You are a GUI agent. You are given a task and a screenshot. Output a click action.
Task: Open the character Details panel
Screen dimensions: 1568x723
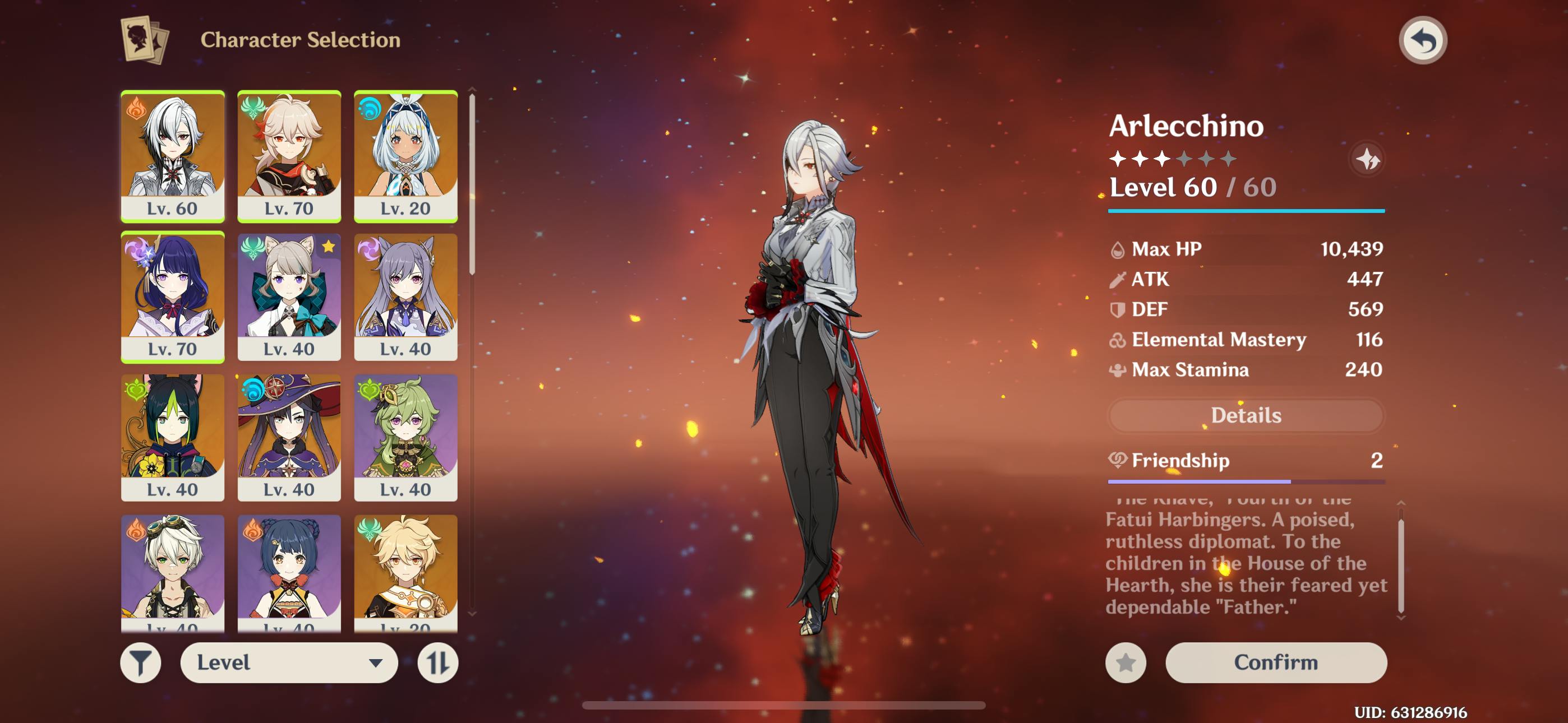[1246, 415]
